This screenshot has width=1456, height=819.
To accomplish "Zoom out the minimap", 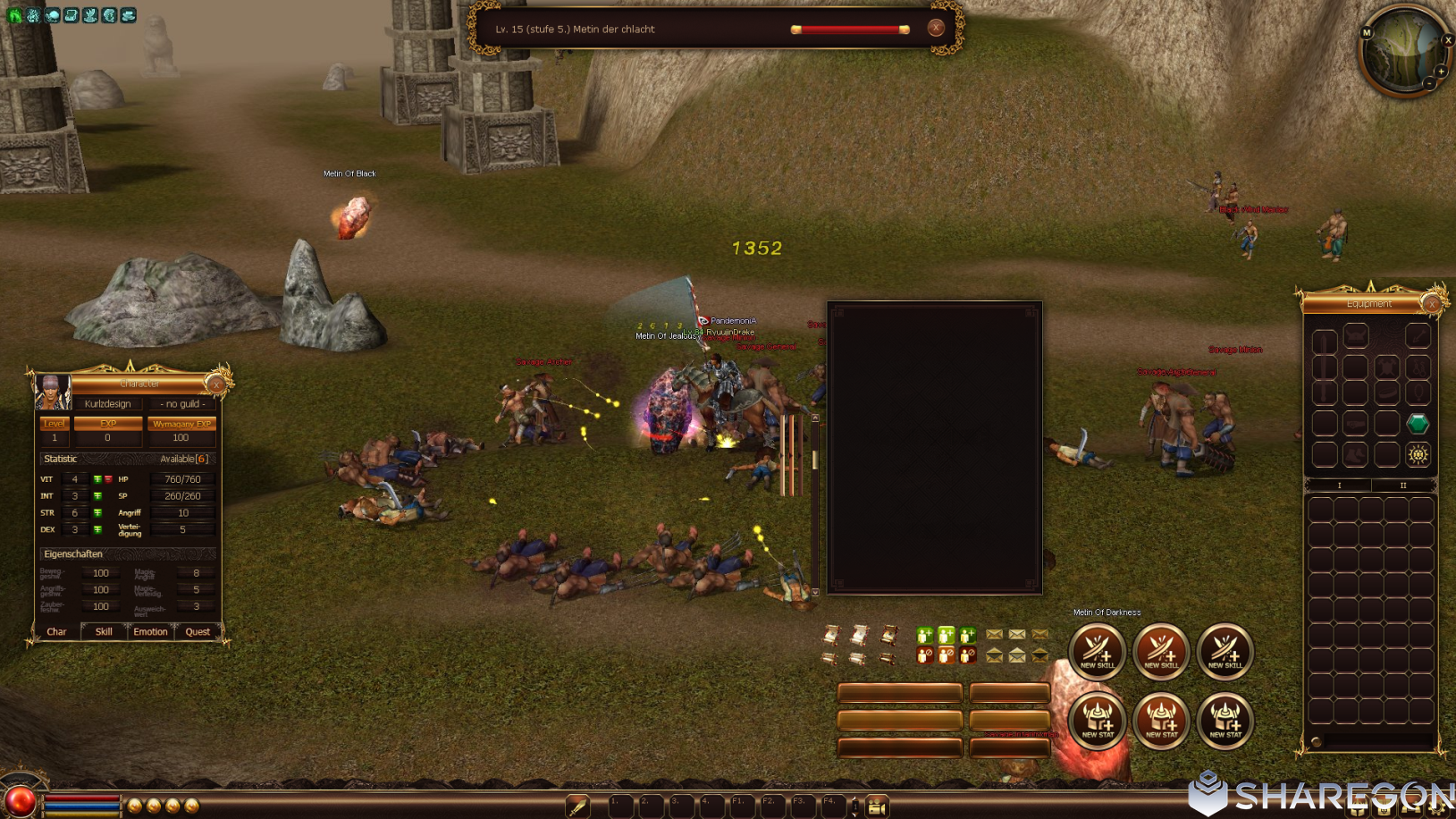I will [x=1429, y=83].
